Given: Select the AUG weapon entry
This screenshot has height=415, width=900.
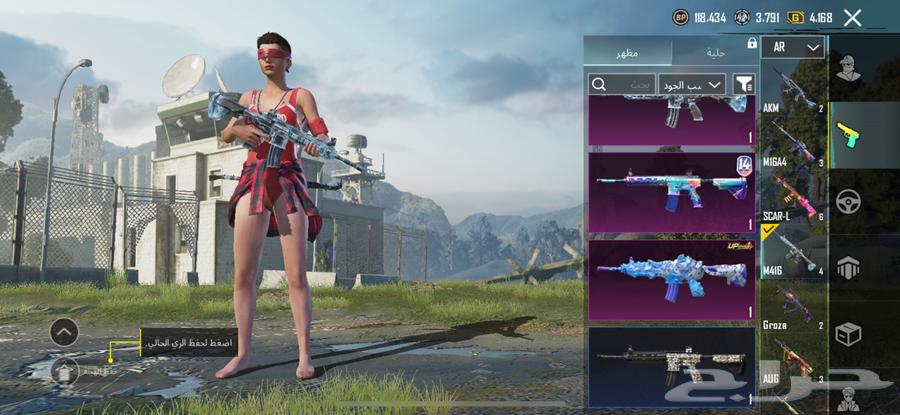Looking at the screenshot, I should tap(794, 362).
